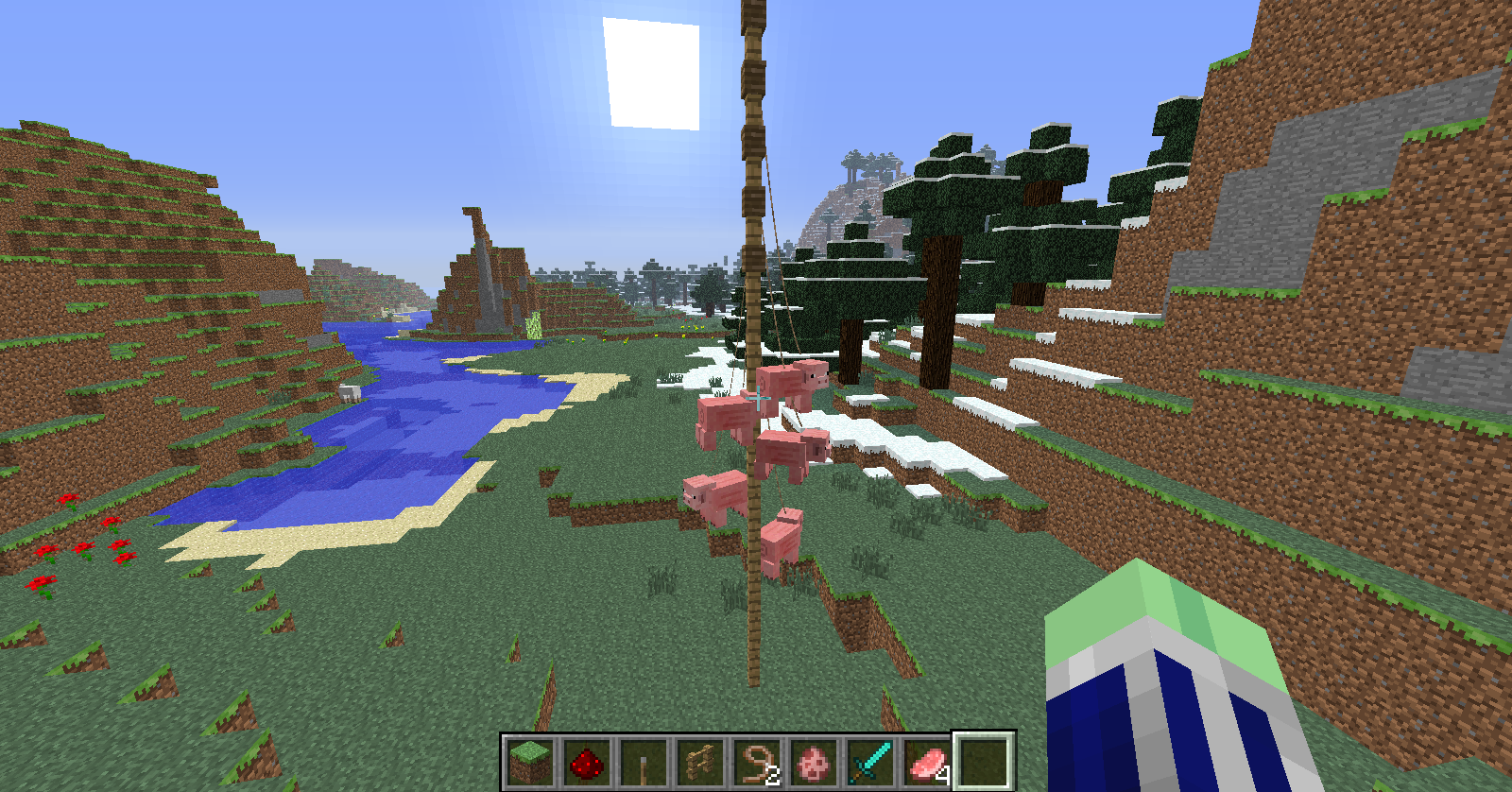Click the highlighted empty hotbar slot
This screenshot has width=1512, height=792.
pos(984,761)
